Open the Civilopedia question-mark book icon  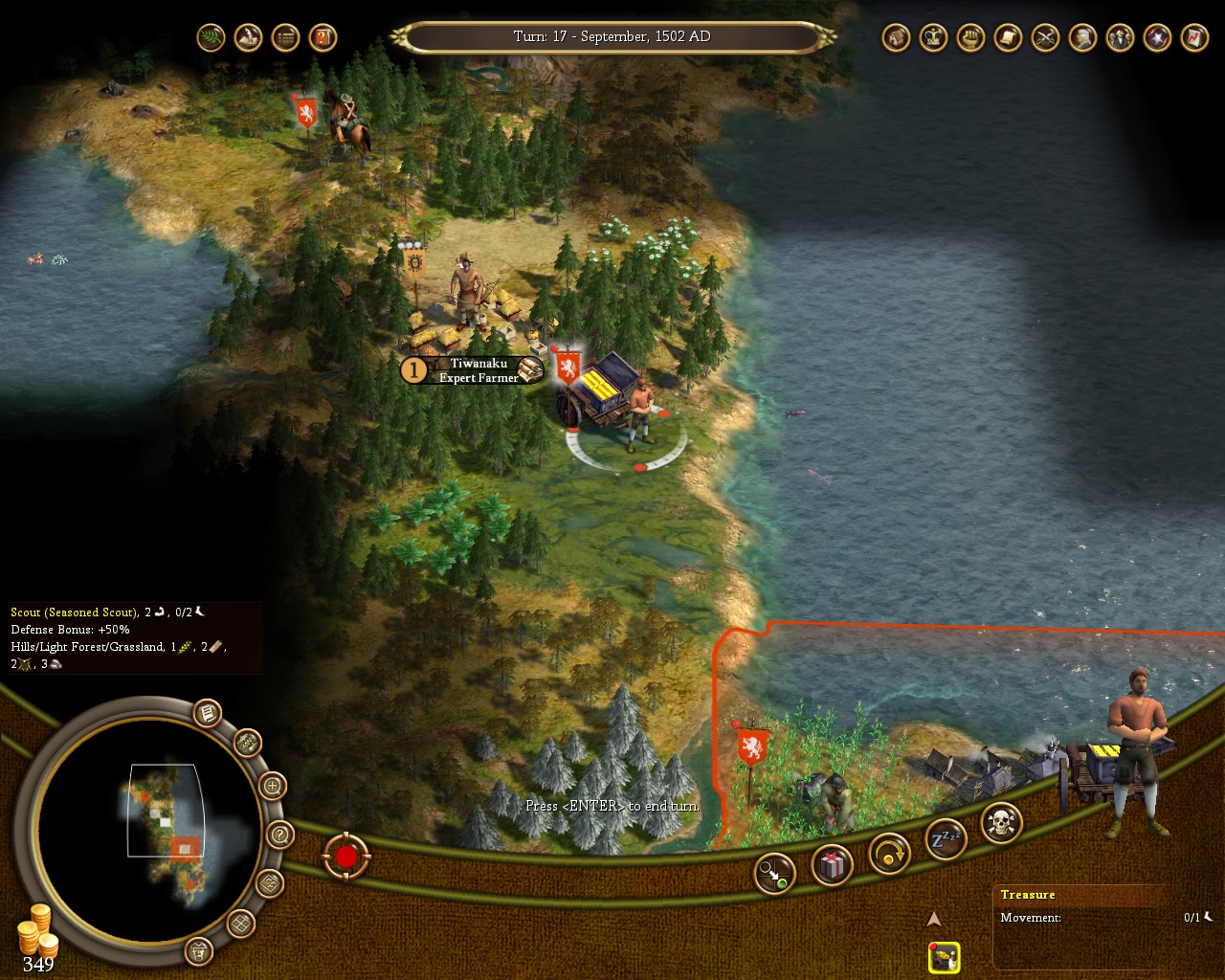323,38
